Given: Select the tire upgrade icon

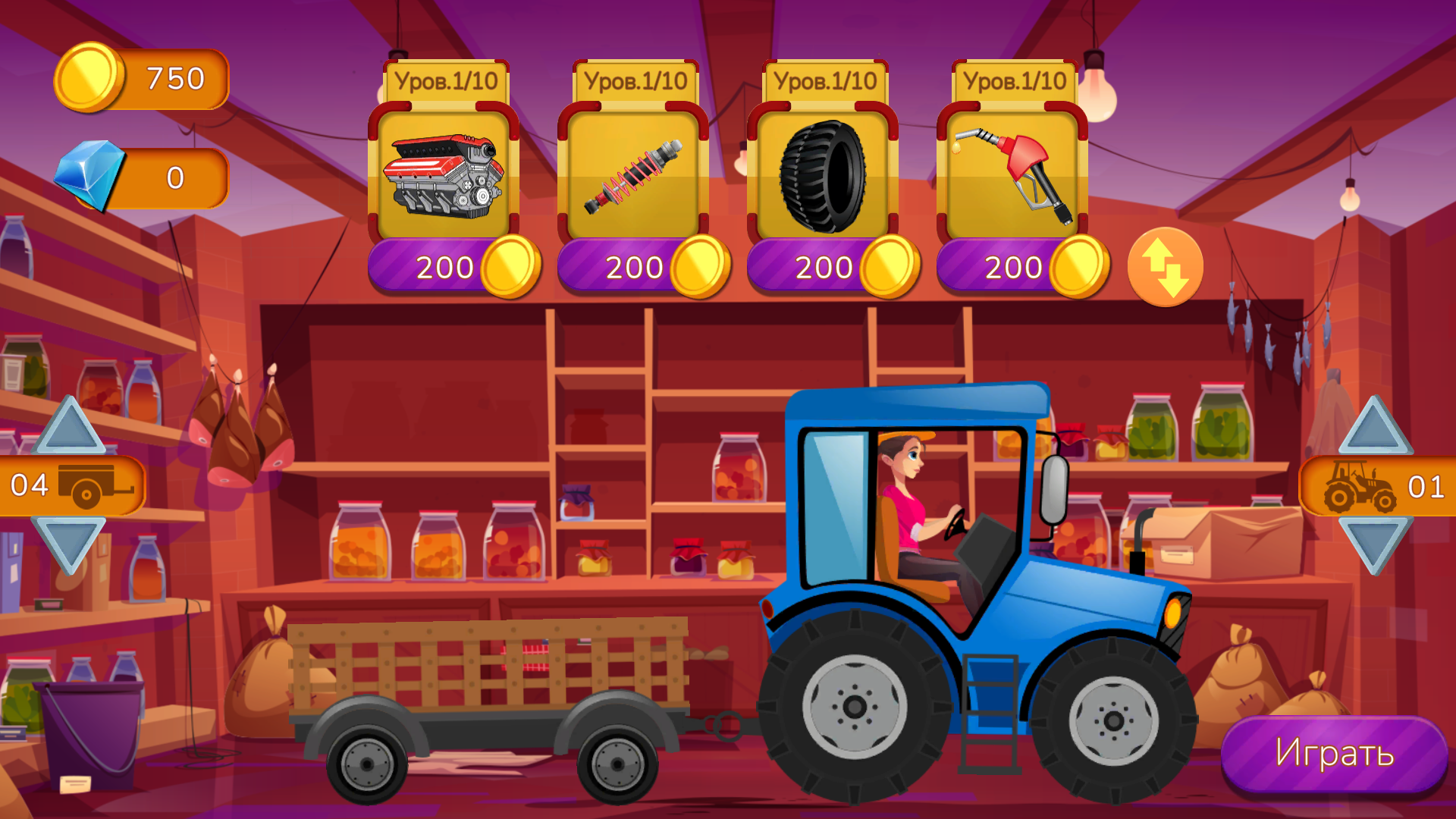Looking at the screenshot, I should [823, 173].
